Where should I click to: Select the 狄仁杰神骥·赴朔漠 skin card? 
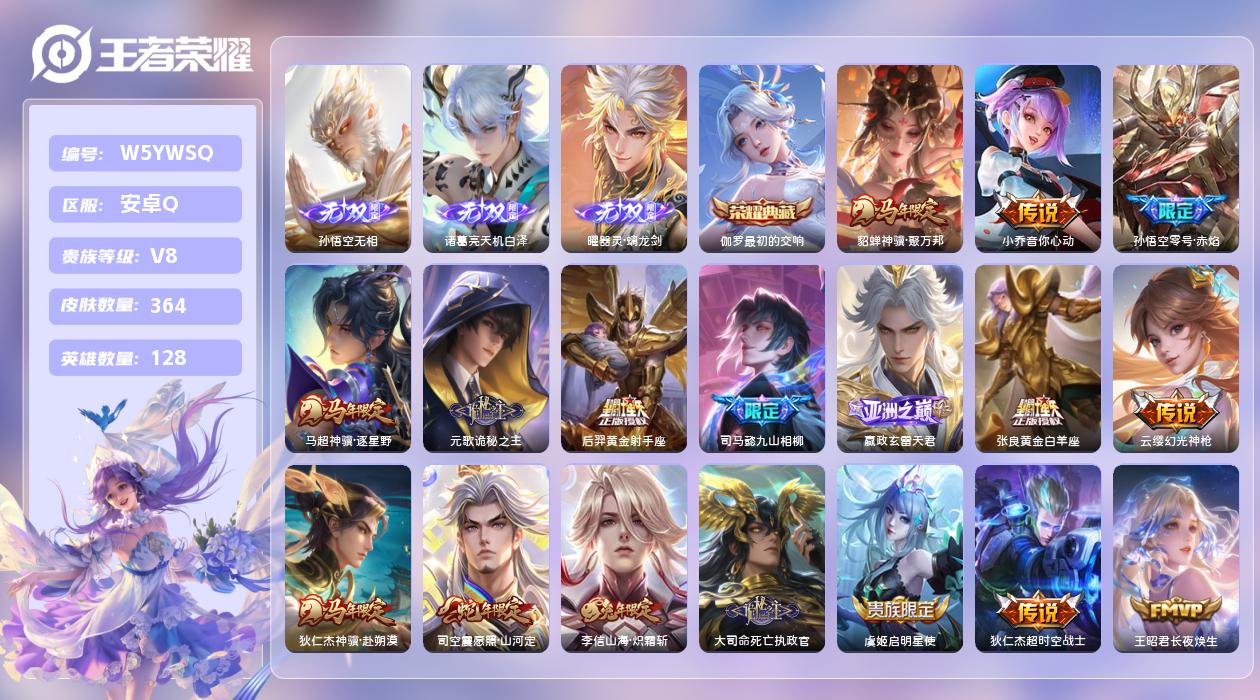pos(348,558)
